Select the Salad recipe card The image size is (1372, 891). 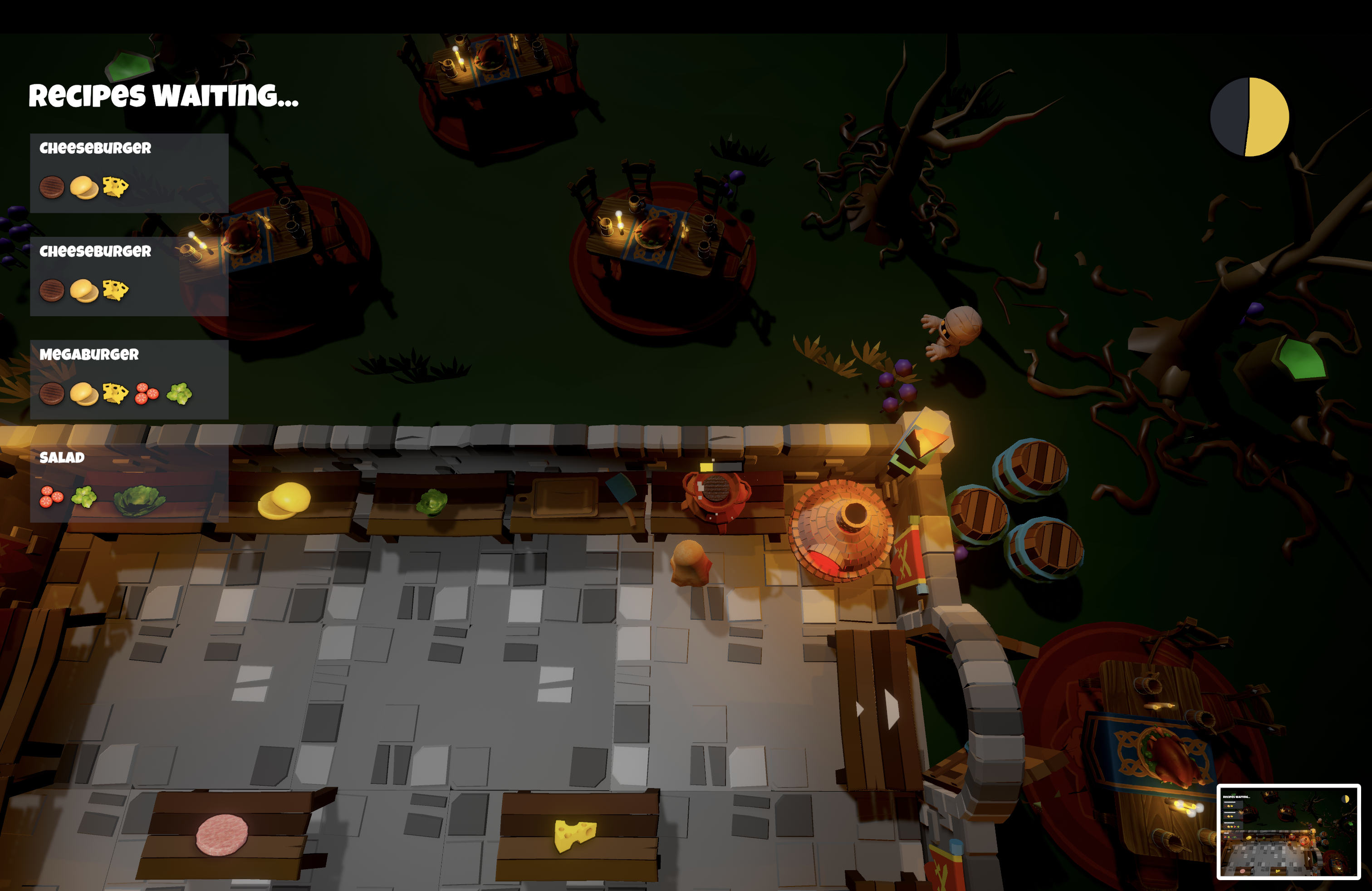(129, 482)
